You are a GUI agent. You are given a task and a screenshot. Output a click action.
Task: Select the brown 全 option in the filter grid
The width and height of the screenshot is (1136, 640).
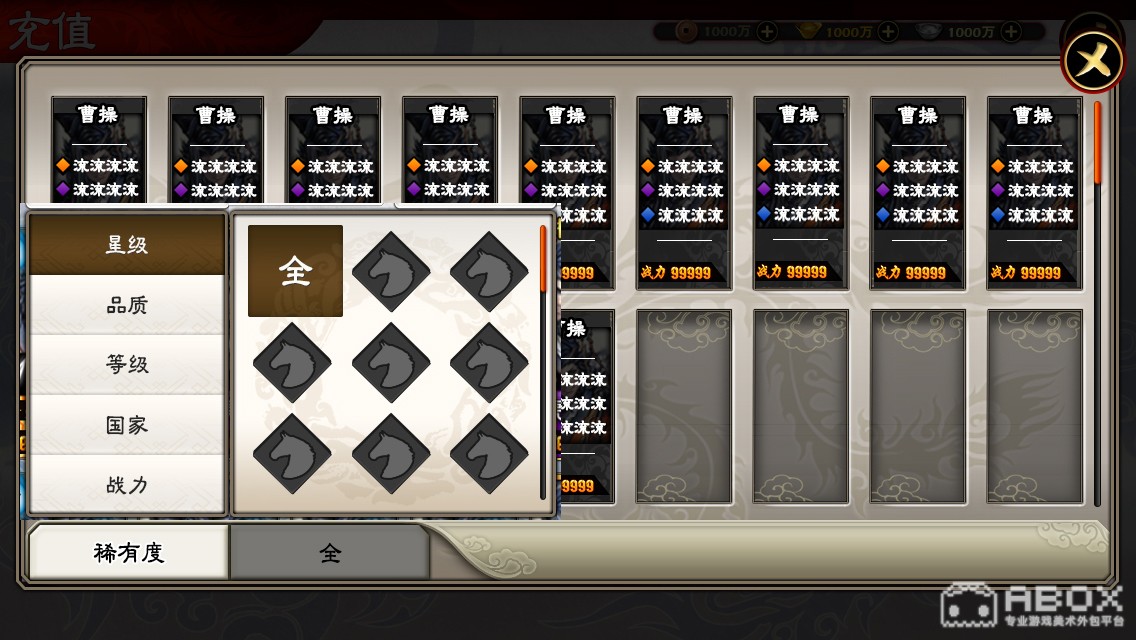point(295,271)
